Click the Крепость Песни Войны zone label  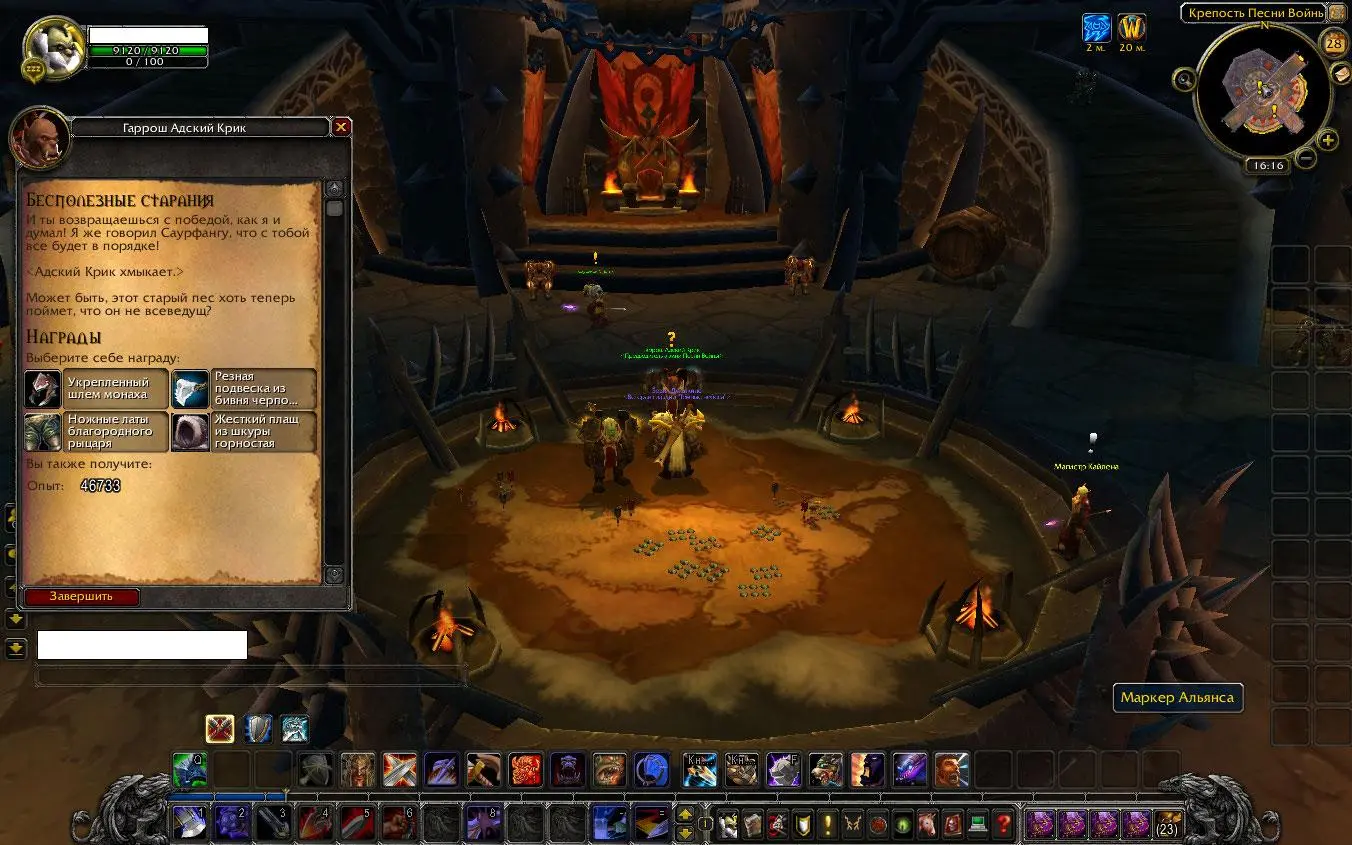[x=1254, y=13]
